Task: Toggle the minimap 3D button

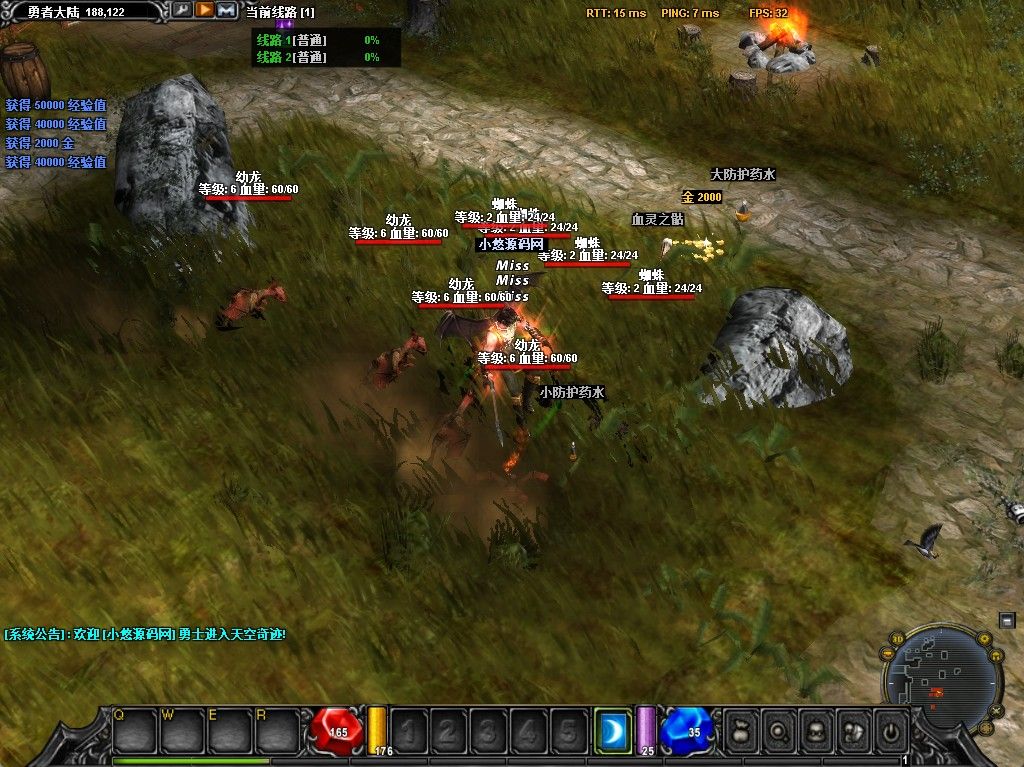Action: (897, 639)
